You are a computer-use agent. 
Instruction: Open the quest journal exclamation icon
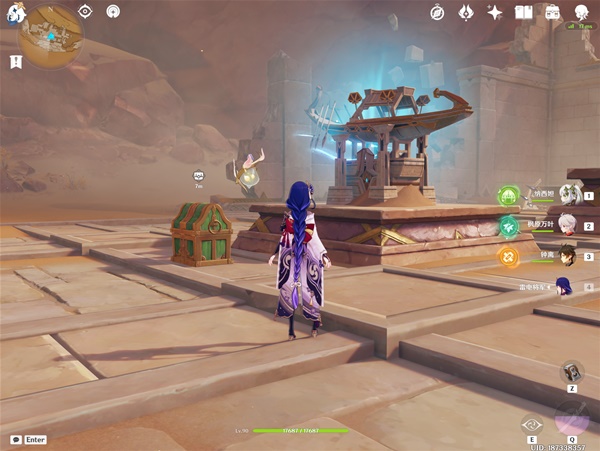pos(16,62)
